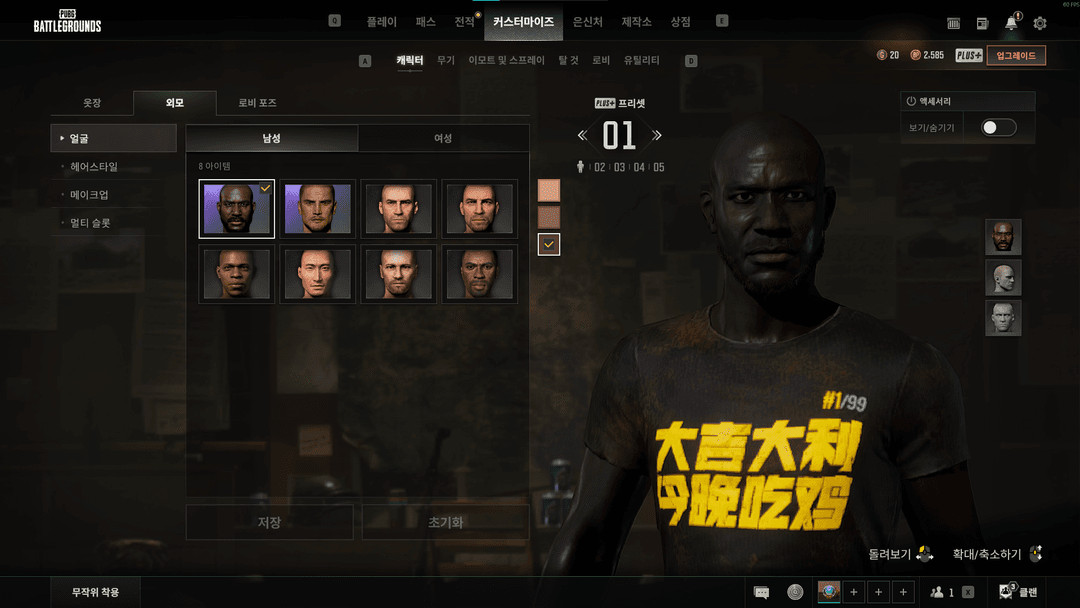
Task: Open the notifications bell icon
Action: 1011,23
